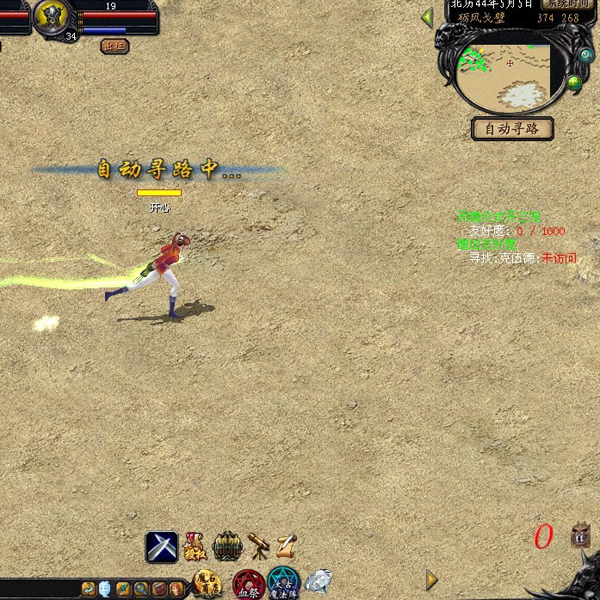This screenshot has width=600, height=600.
Task: Click the magnifier orb beside the minimap
Action: coord(584,55)
